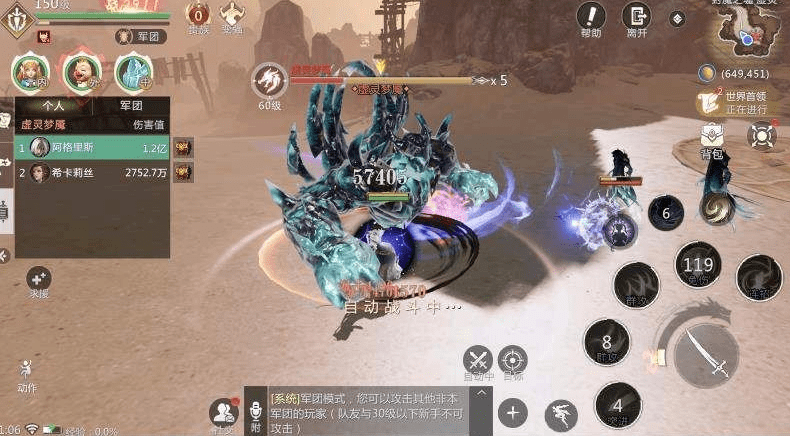Leave the area with 离开 button
This screenshot has width=790, height=436.
click(x=636, y=17)
